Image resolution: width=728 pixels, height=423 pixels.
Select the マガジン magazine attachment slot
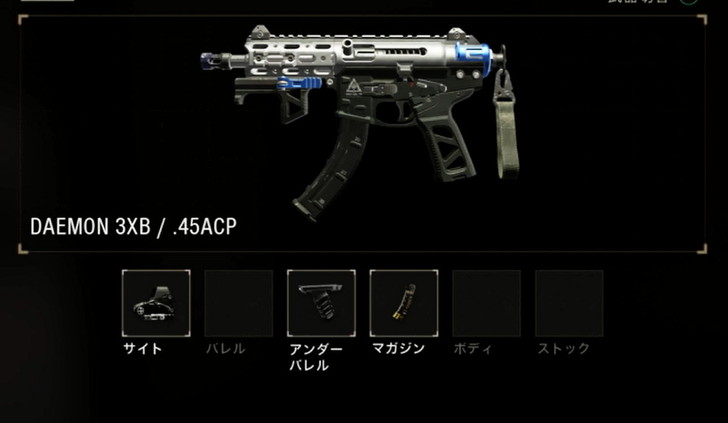[x=404, y=303]
